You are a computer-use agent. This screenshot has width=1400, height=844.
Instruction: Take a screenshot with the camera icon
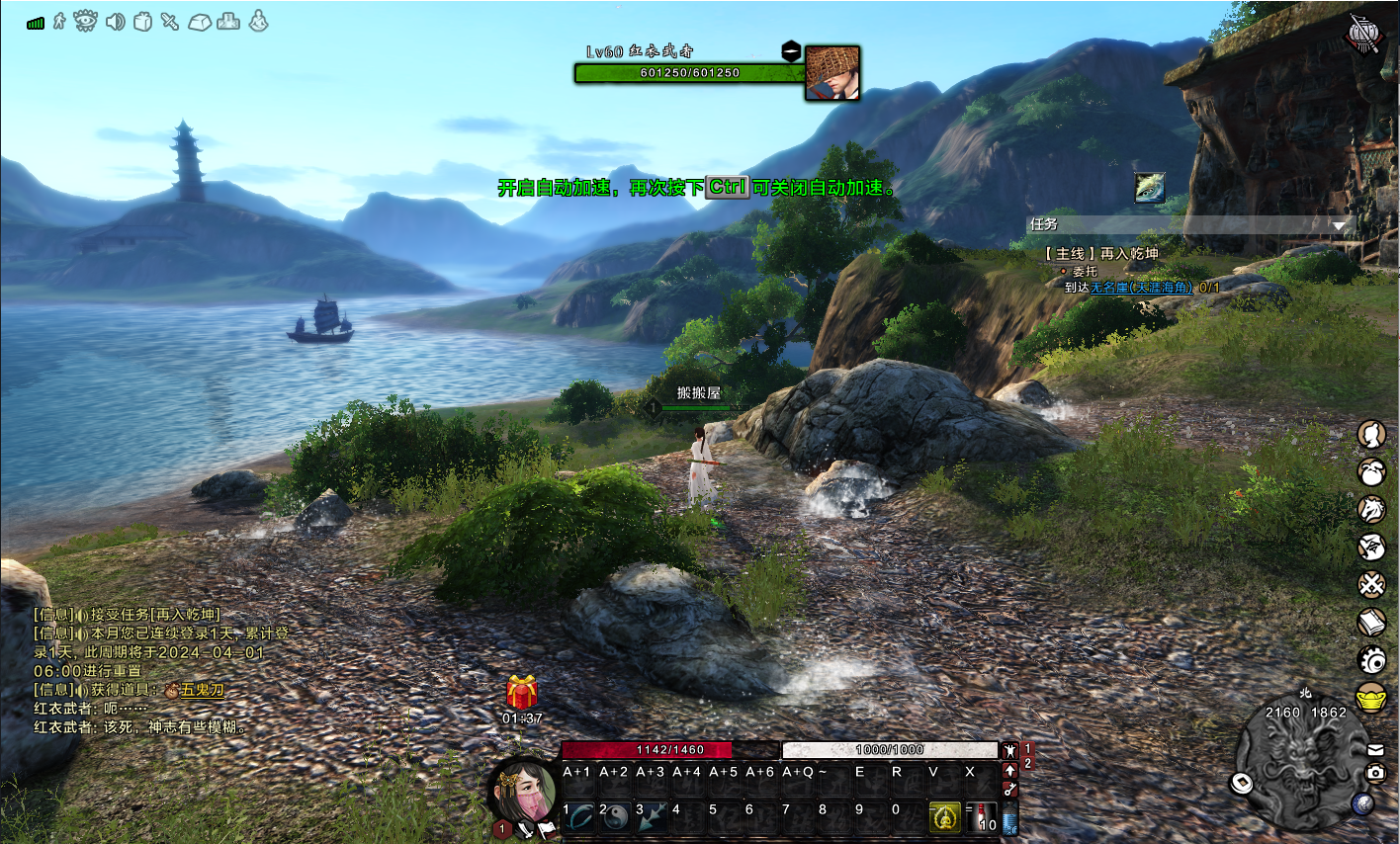coord(1375,772)
